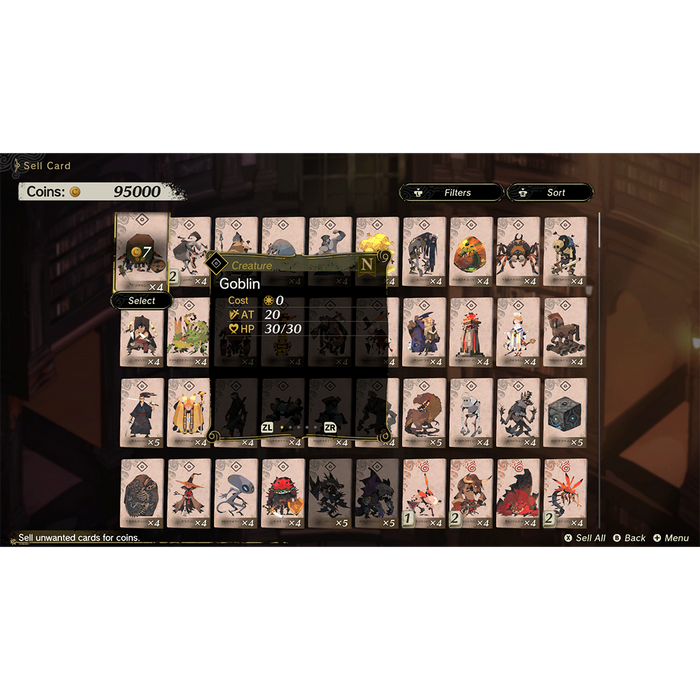Image resolution: width=700 pixels, height=700 pixels.
Task: Choose the spider creature card
Action: pos(518,252)
